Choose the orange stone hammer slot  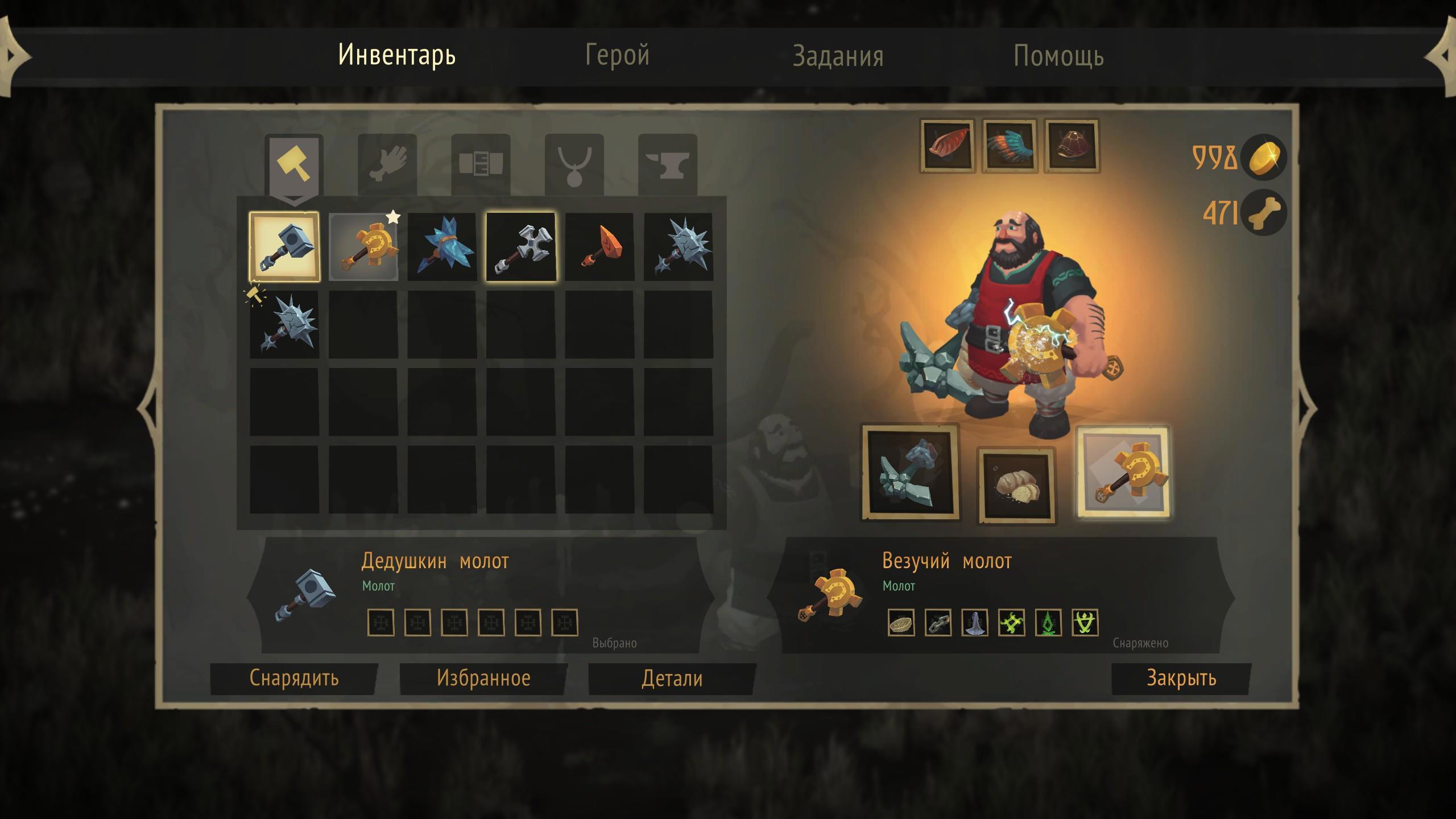coord(599,247)
